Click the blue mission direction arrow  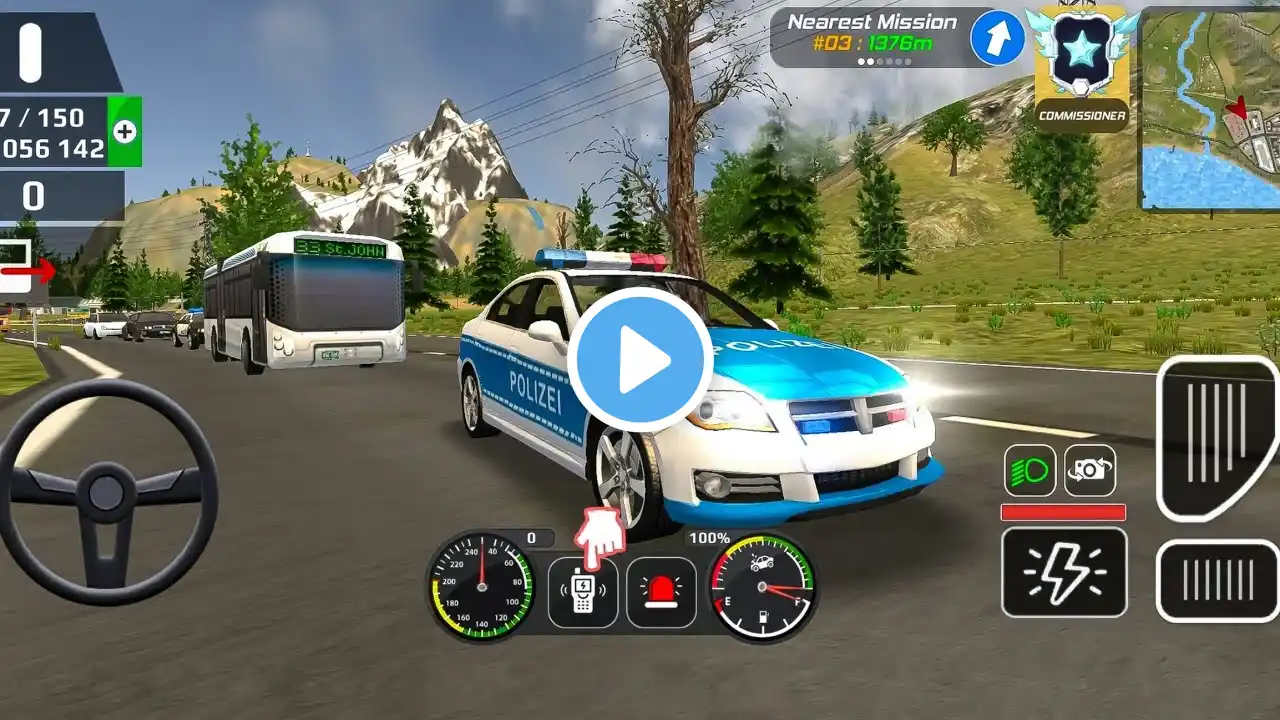coord(997,38)
